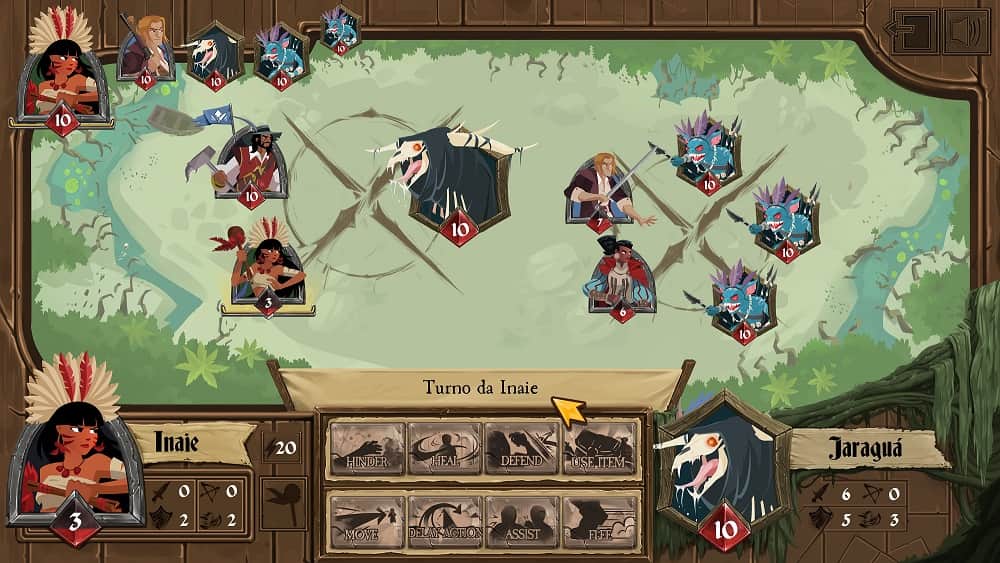Viewport: 1000px width, 563px height.
Task: Click the blond rifleman turn-order portrait
Action: coord(147,48)
